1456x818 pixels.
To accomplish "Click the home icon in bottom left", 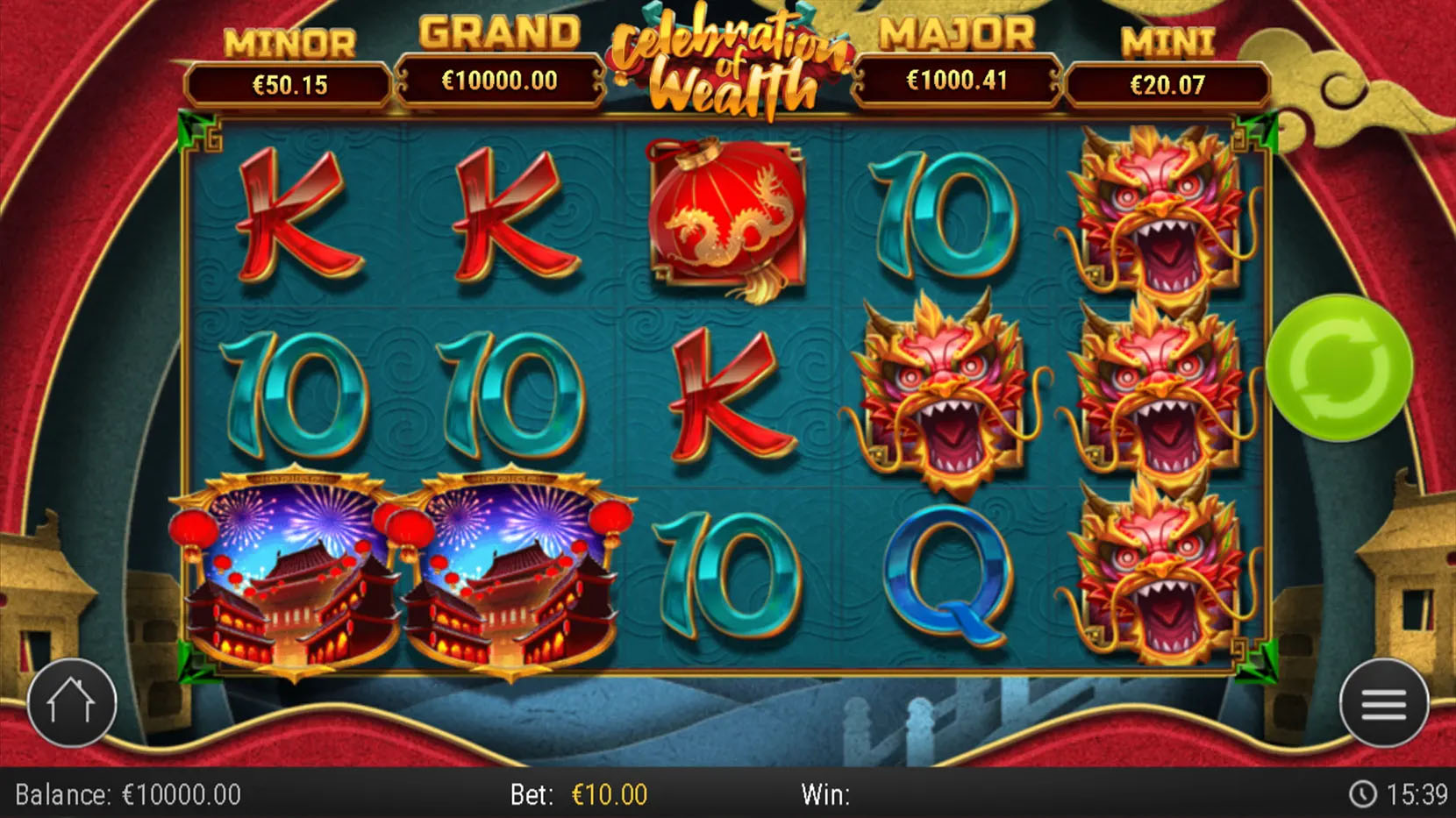I will [72, 703].
